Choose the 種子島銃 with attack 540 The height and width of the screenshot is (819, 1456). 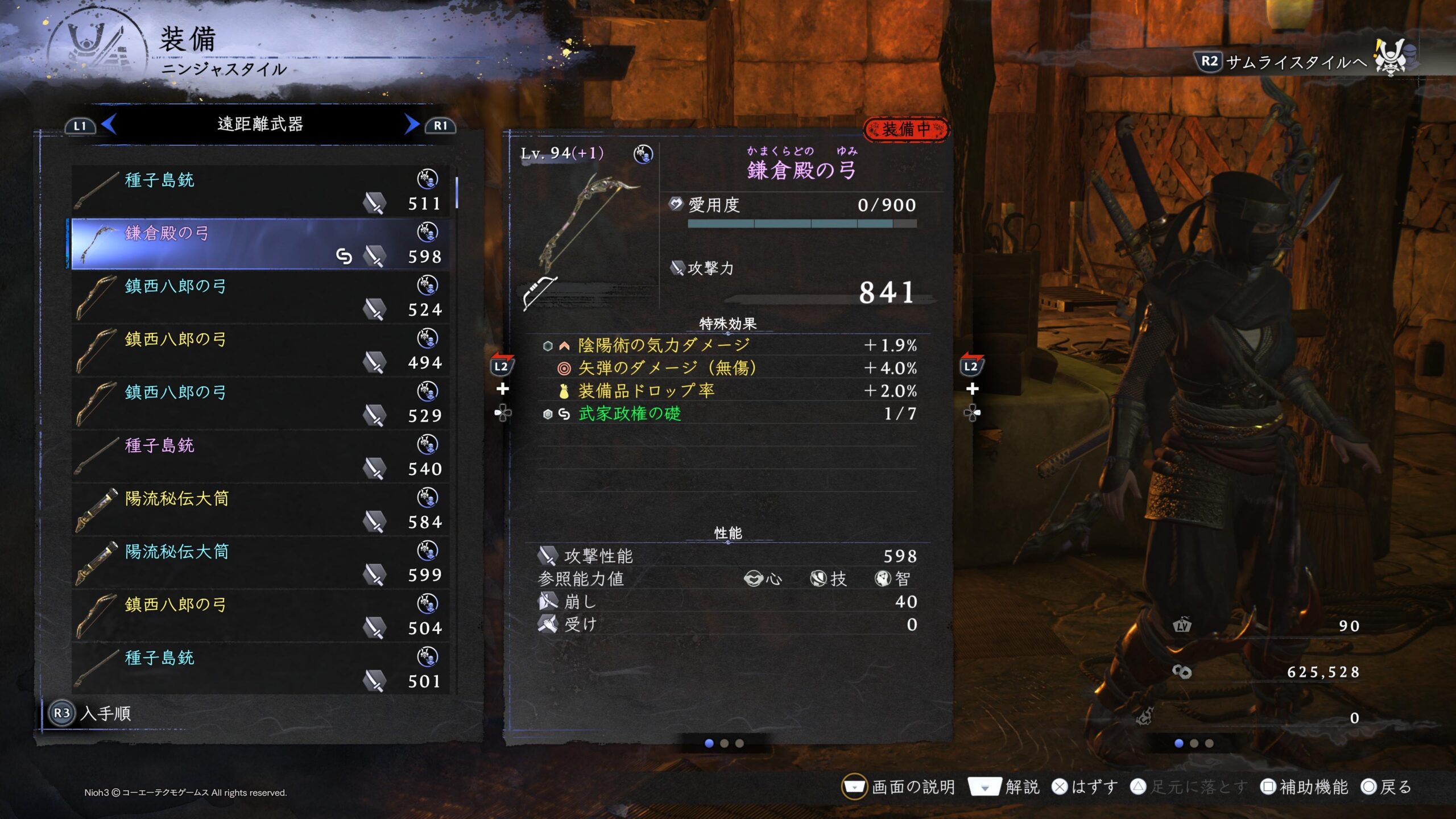point(260,457)
